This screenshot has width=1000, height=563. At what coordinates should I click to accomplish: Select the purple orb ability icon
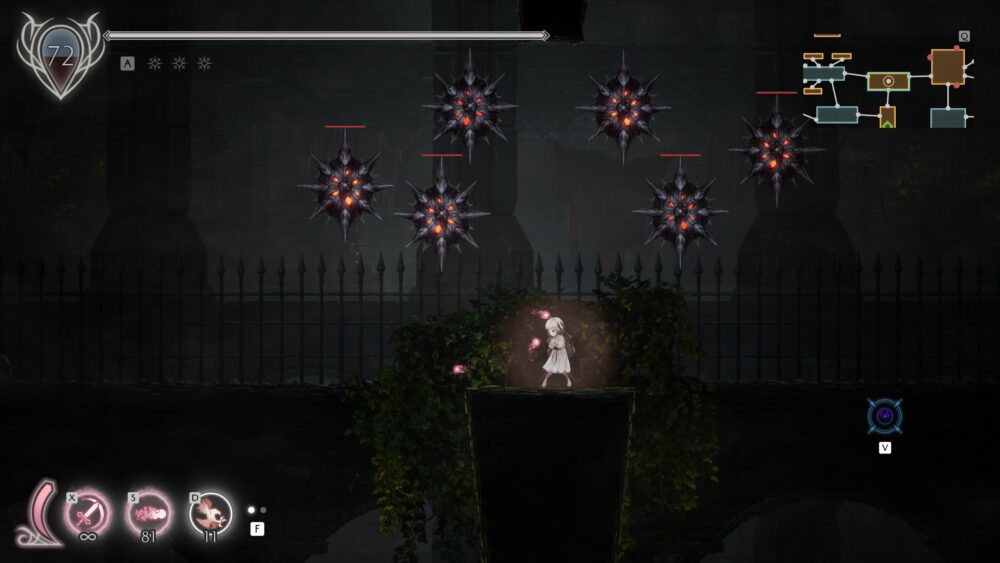(884, 416)
